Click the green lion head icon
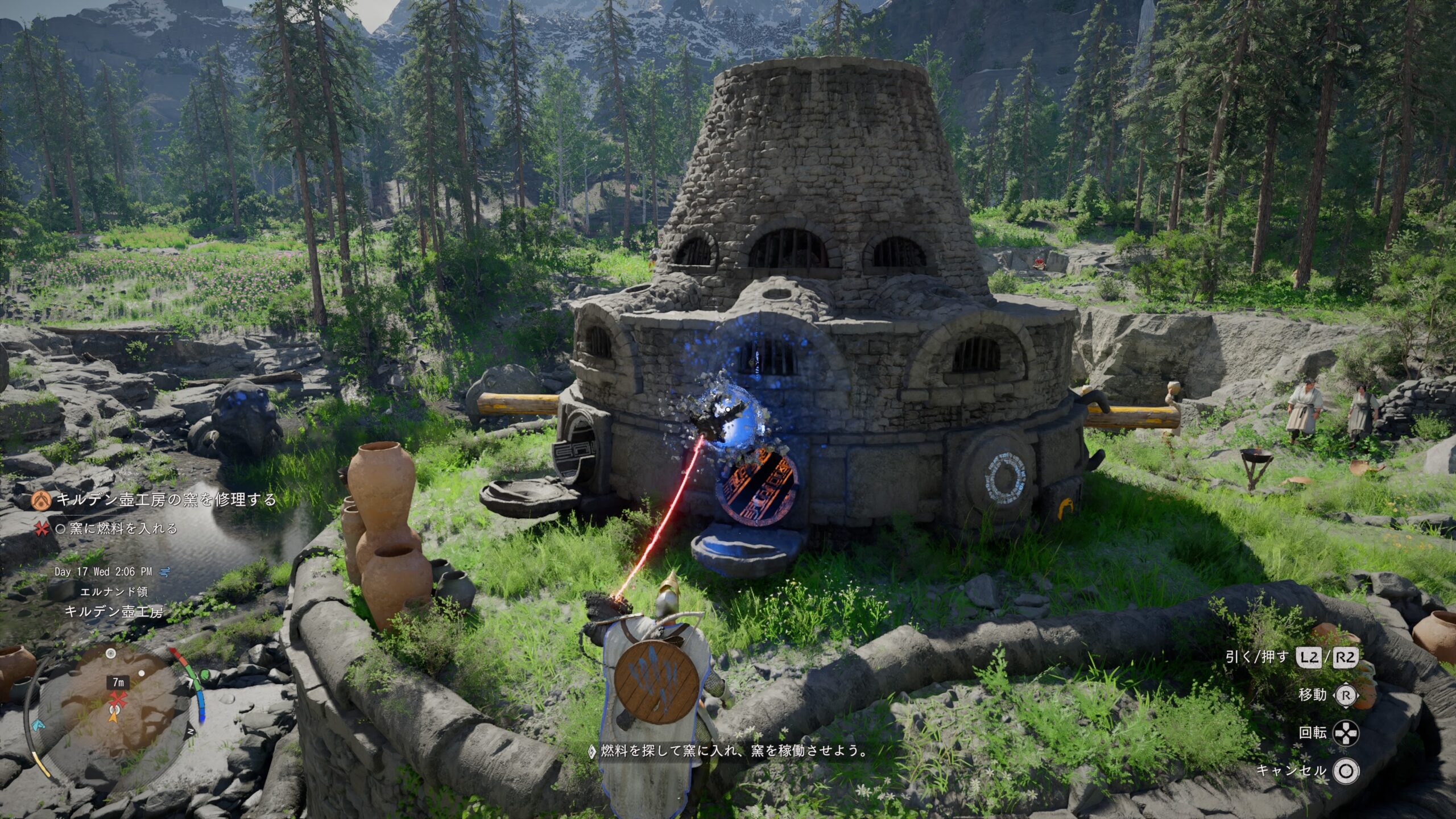 click(x=204, y=675)
